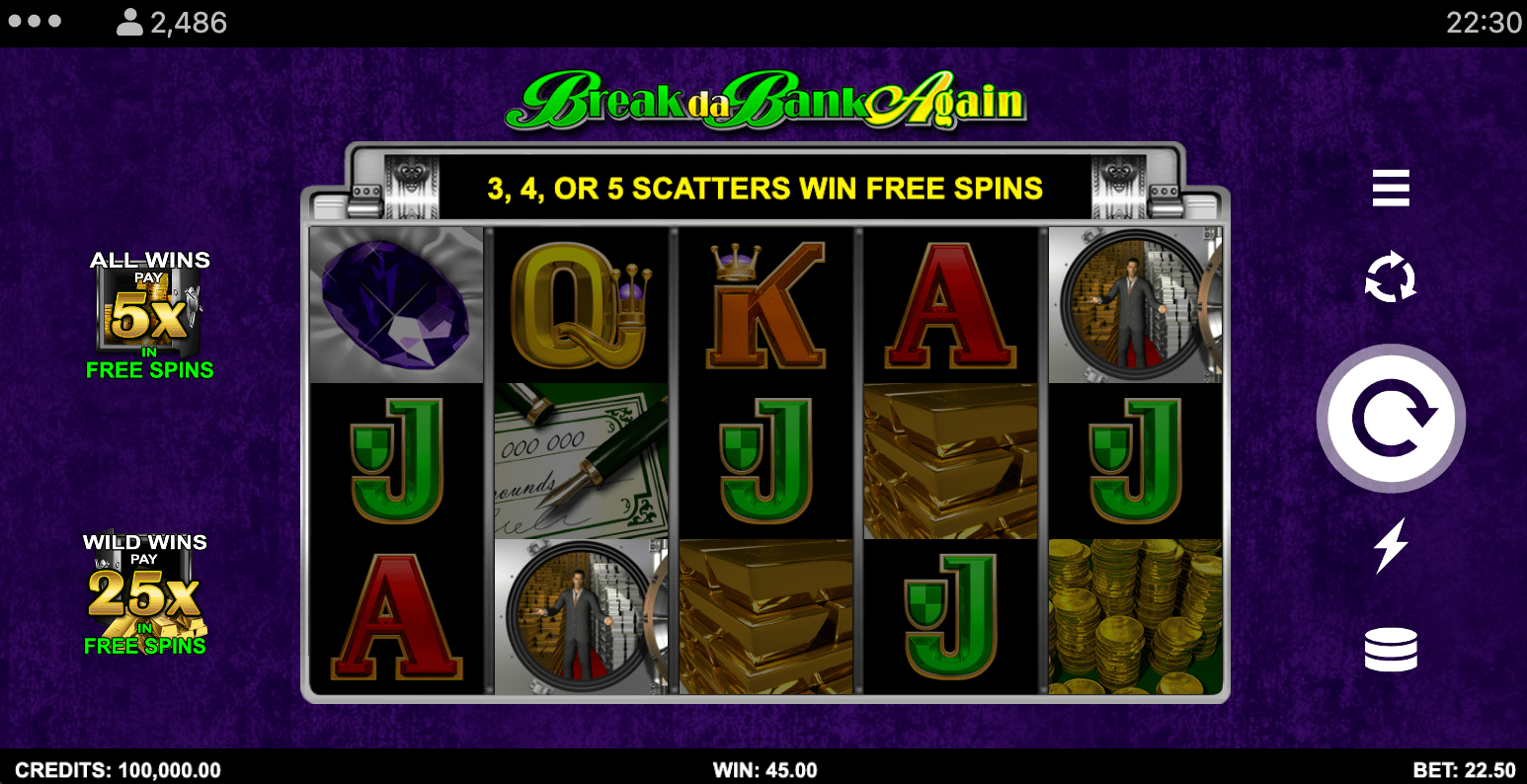
Task: Click the scatters win free spins banner
Action: 763,187
